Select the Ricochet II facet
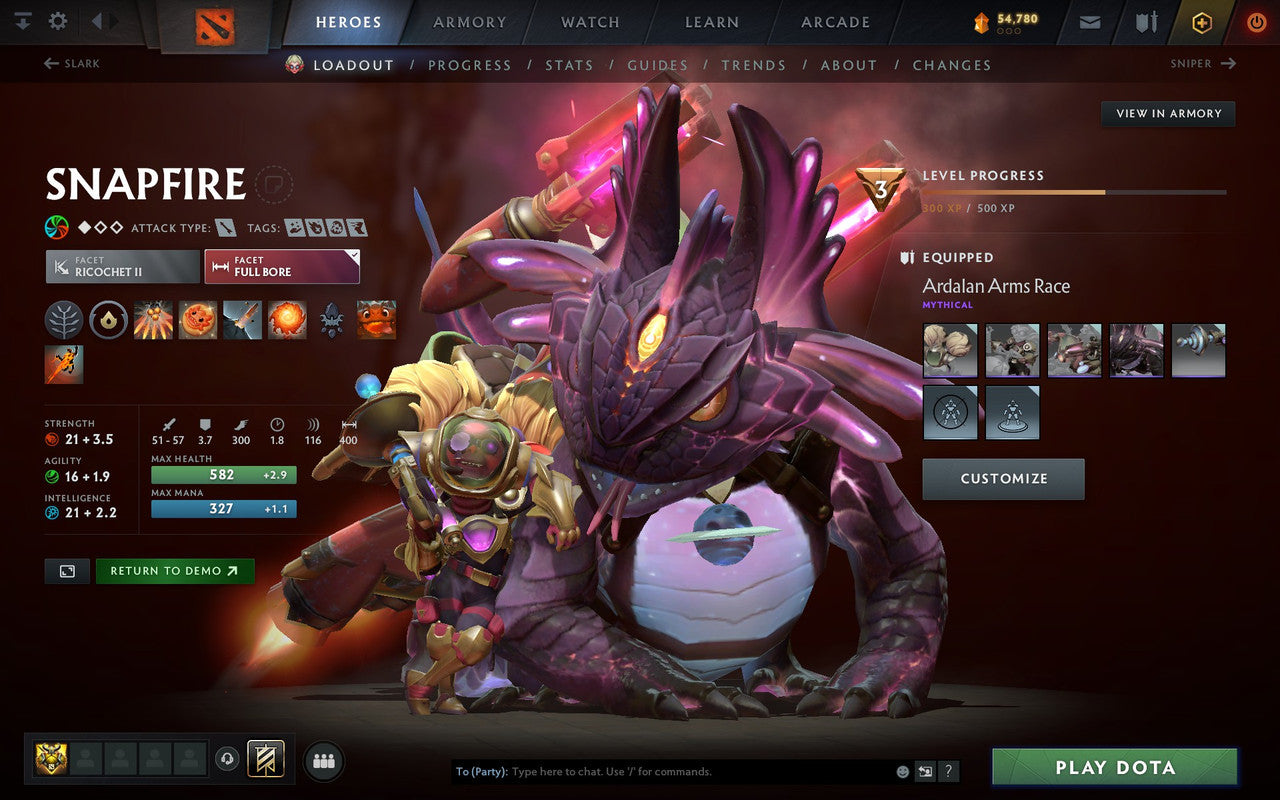Viewport: 1280px width, 800px height. [x=120, y=266]
